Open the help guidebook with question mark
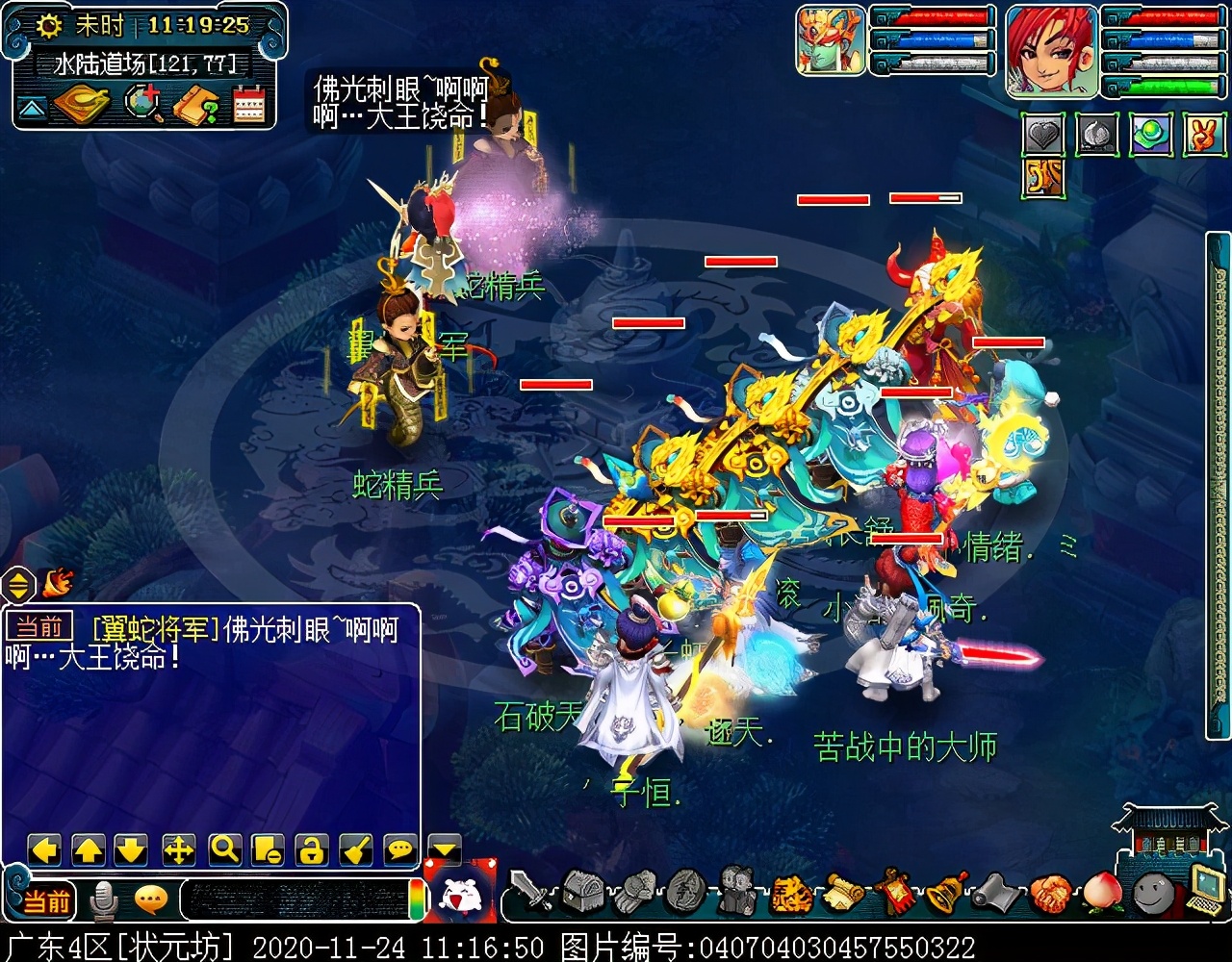The width and height of the screenshot is (1232, 962). point(195,104)
